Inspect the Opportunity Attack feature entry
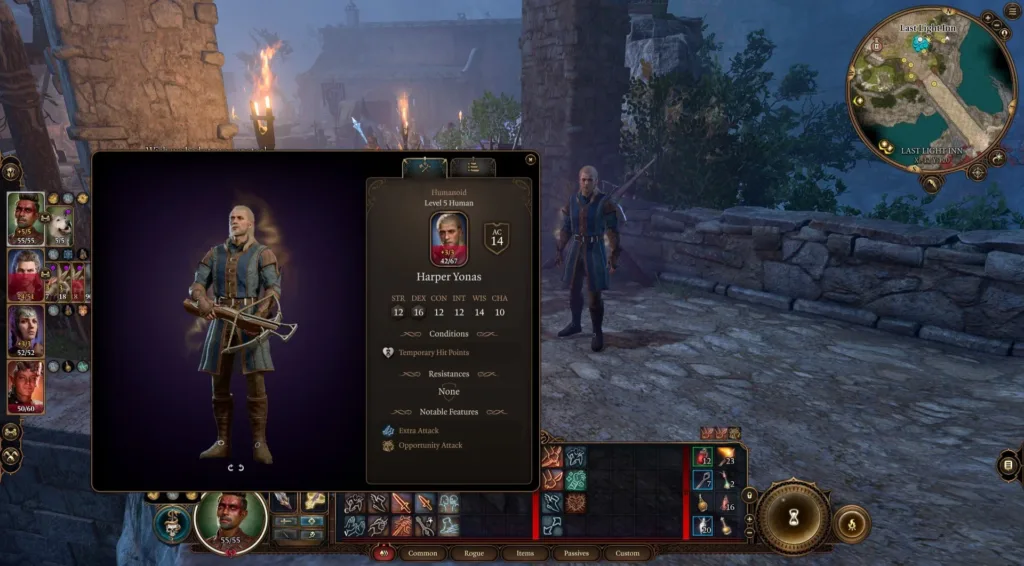The width and height of the screenshot is (1024, 566). 430,445
